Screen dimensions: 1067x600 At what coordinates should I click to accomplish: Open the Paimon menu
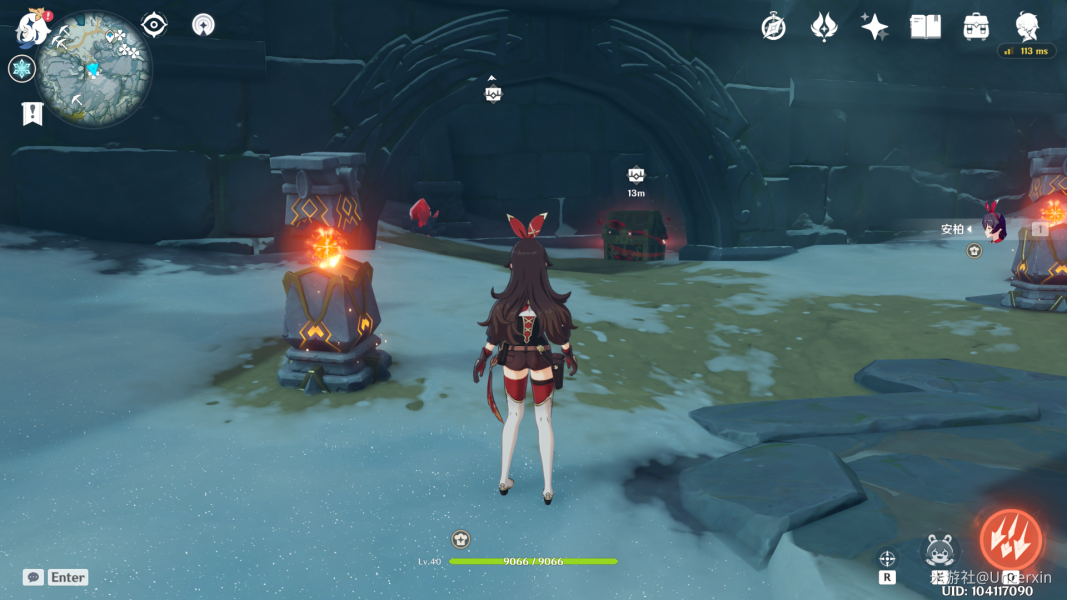point(33,28)
